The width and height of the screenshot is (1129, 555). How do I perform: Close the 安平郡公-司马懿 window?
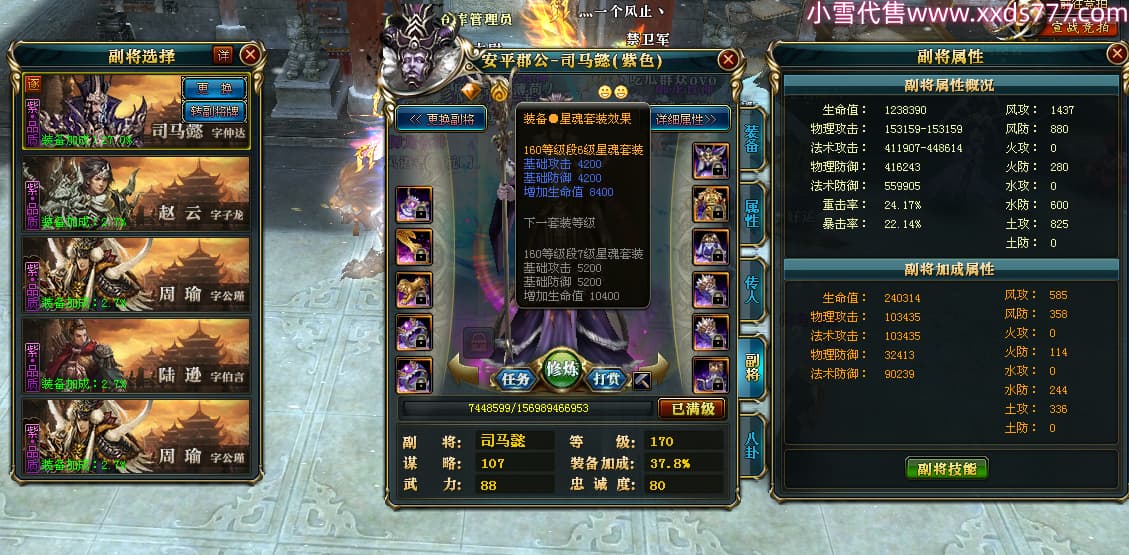click(x=728, y=60)
